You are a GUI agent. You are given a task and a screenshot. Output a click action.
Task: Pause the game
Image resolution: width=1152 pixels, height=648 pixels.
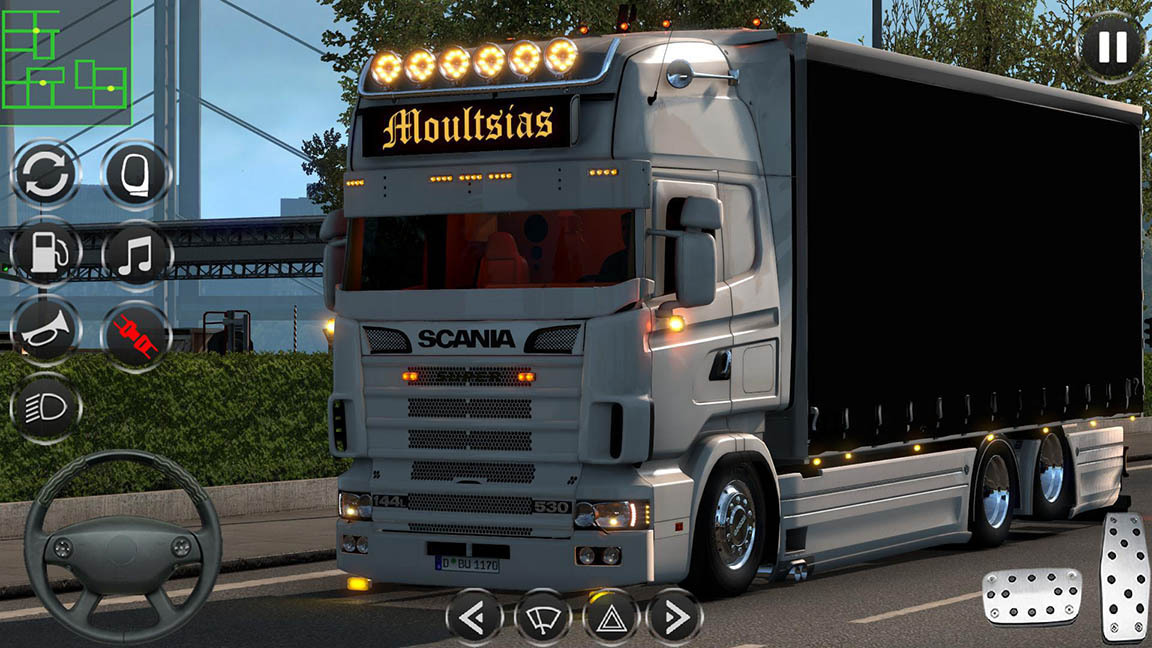pyautogui.click(x=1111, y=46)
